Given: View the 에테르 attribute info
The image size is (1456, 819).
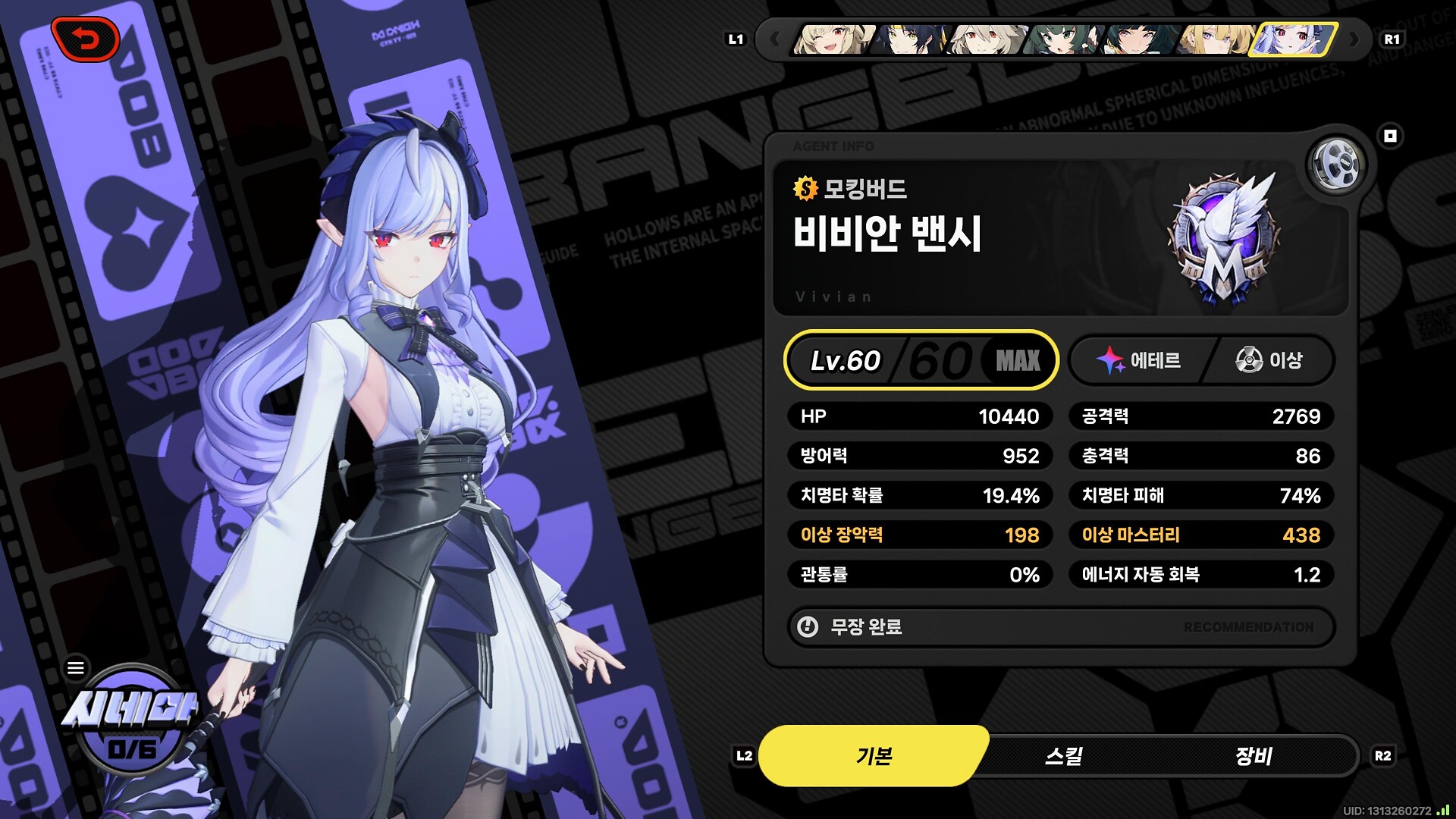Looking at the screenshot, I should 1139,360.
